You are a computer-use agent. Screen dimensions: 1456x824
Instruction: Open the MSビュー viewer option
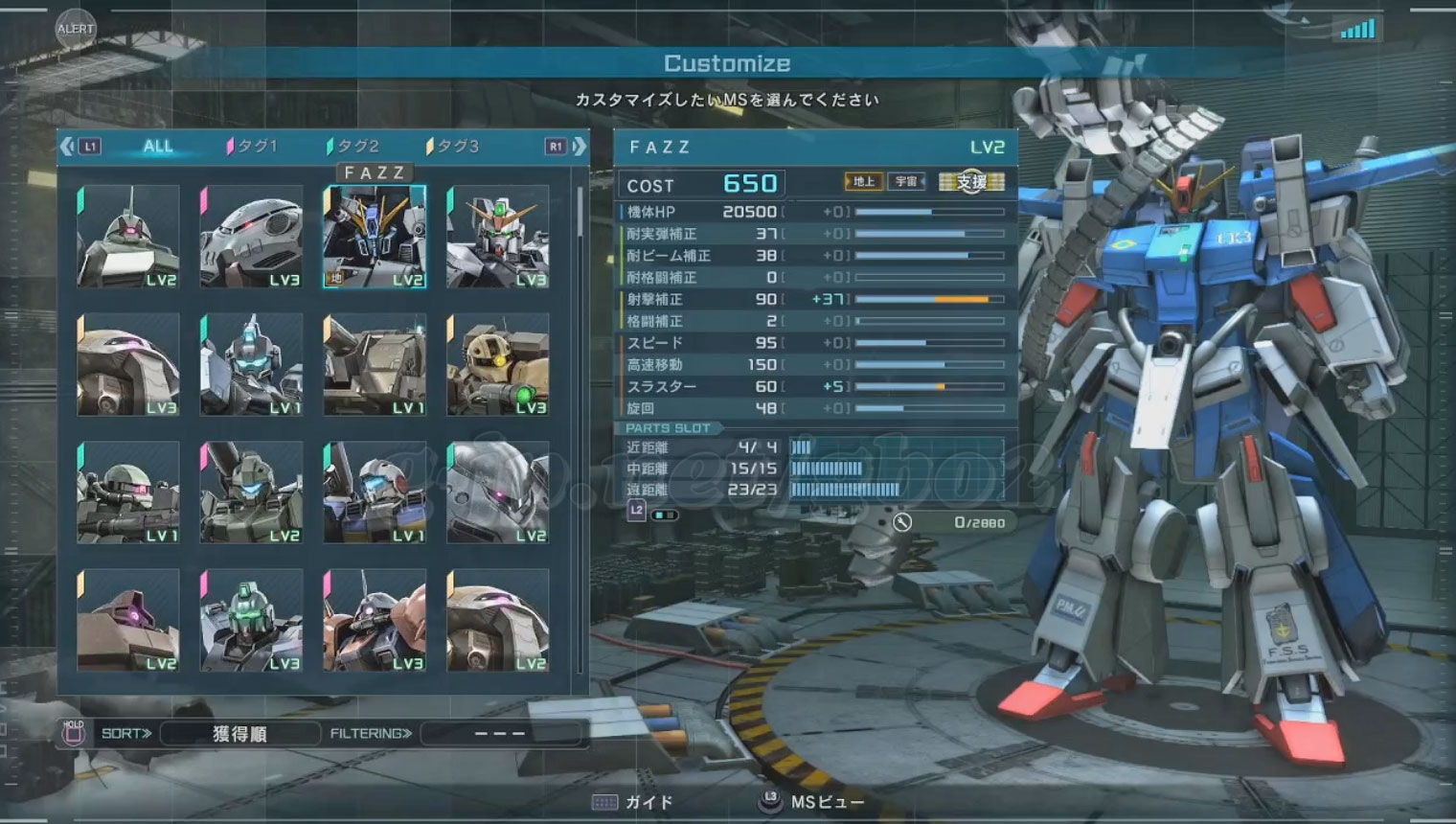[826, 802]
